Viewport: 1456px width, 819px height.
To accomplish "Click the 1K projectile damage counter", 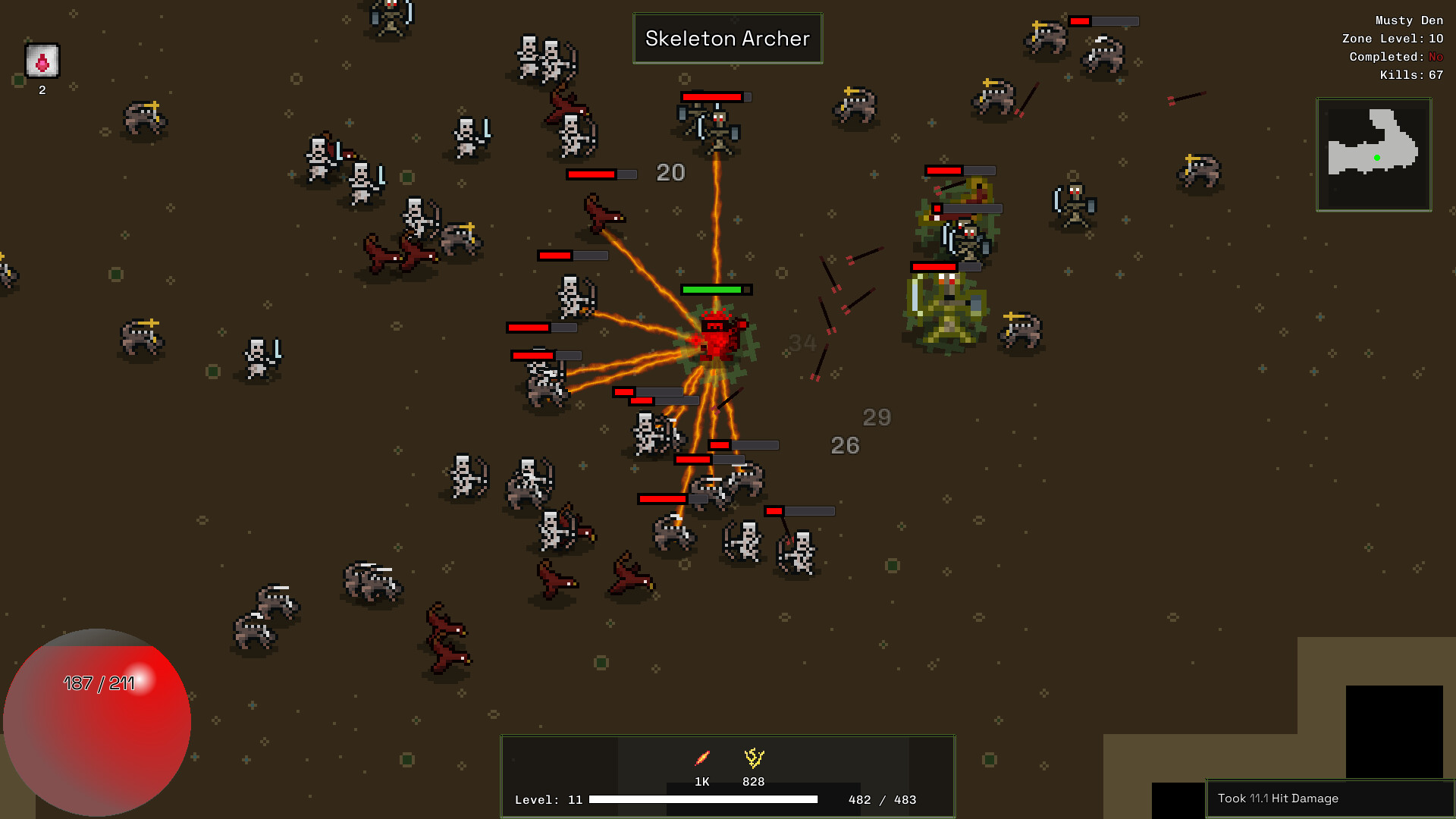I will click(x=701, y=781).
